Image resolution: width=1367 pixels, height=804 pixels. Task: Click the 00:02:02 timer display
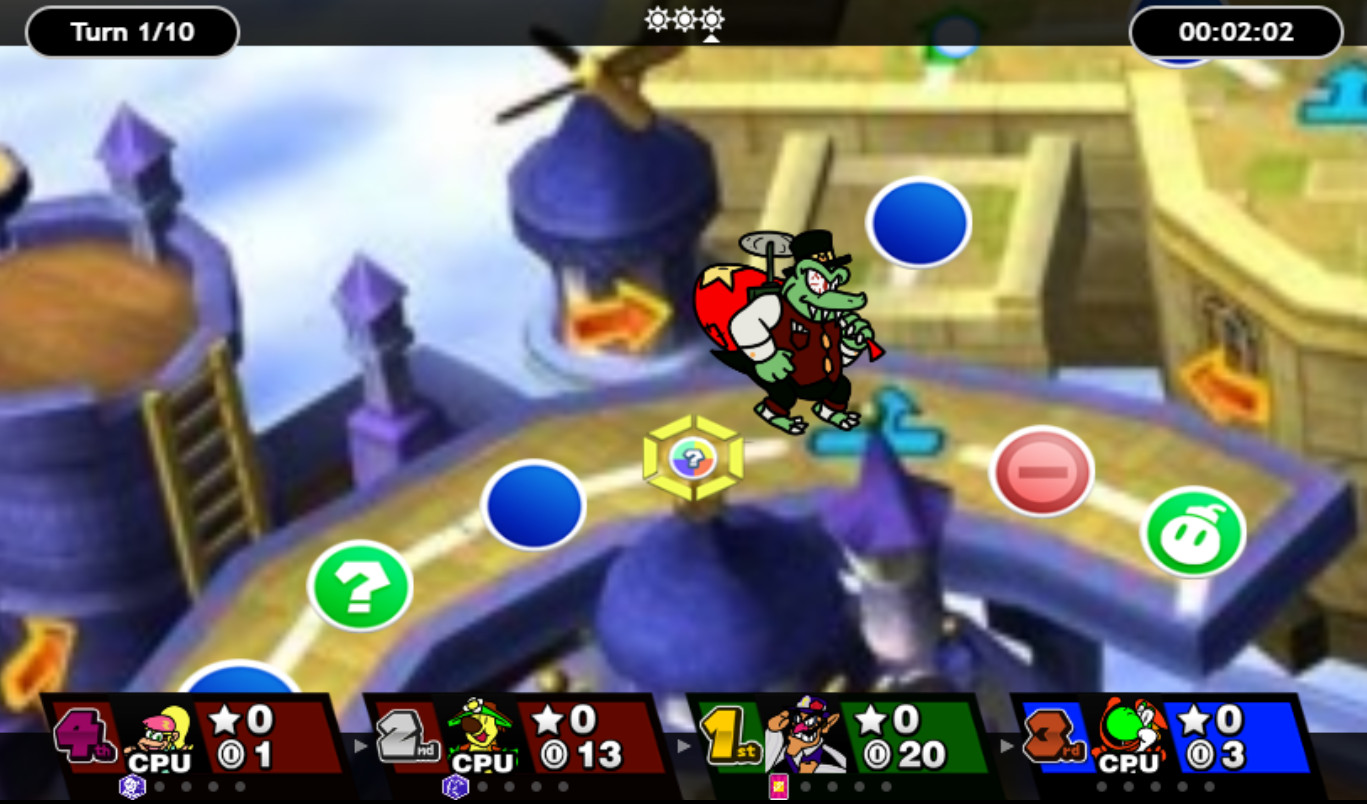pos(1235,30)
